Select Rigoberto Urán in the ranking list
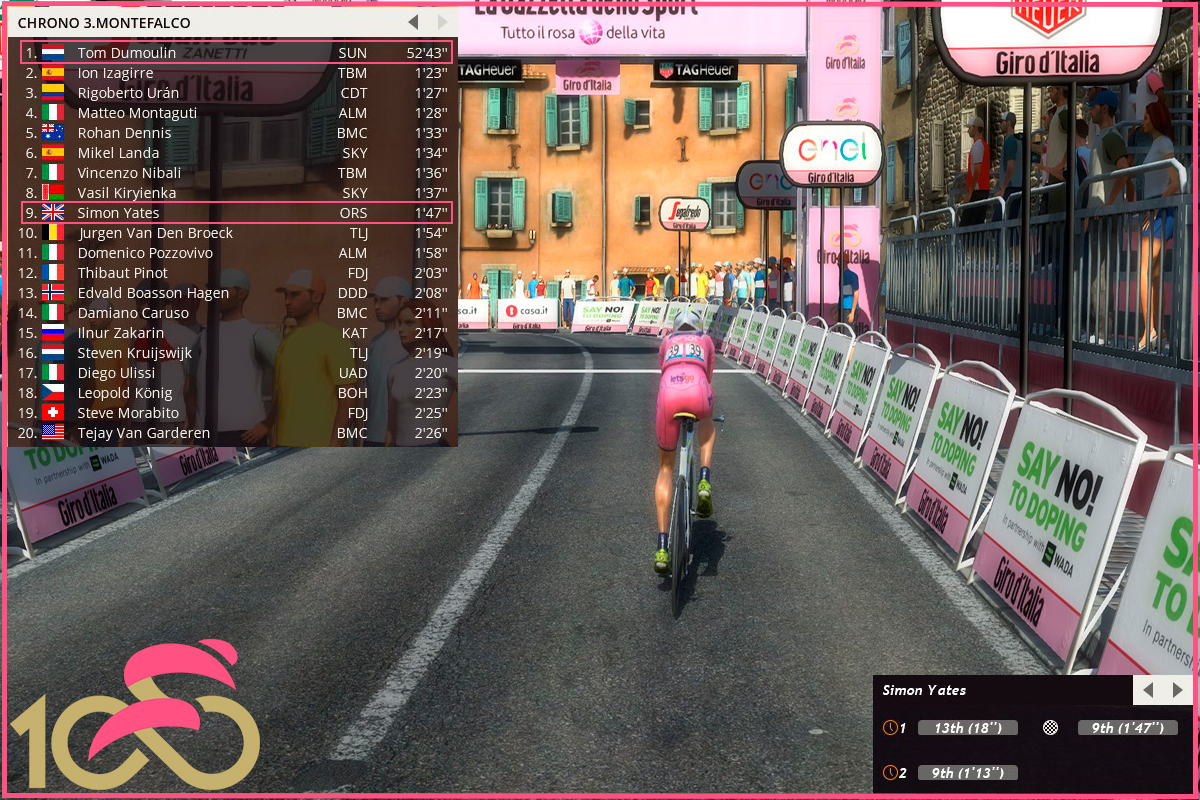1200x800 pixels. click(x=236, y=93)
